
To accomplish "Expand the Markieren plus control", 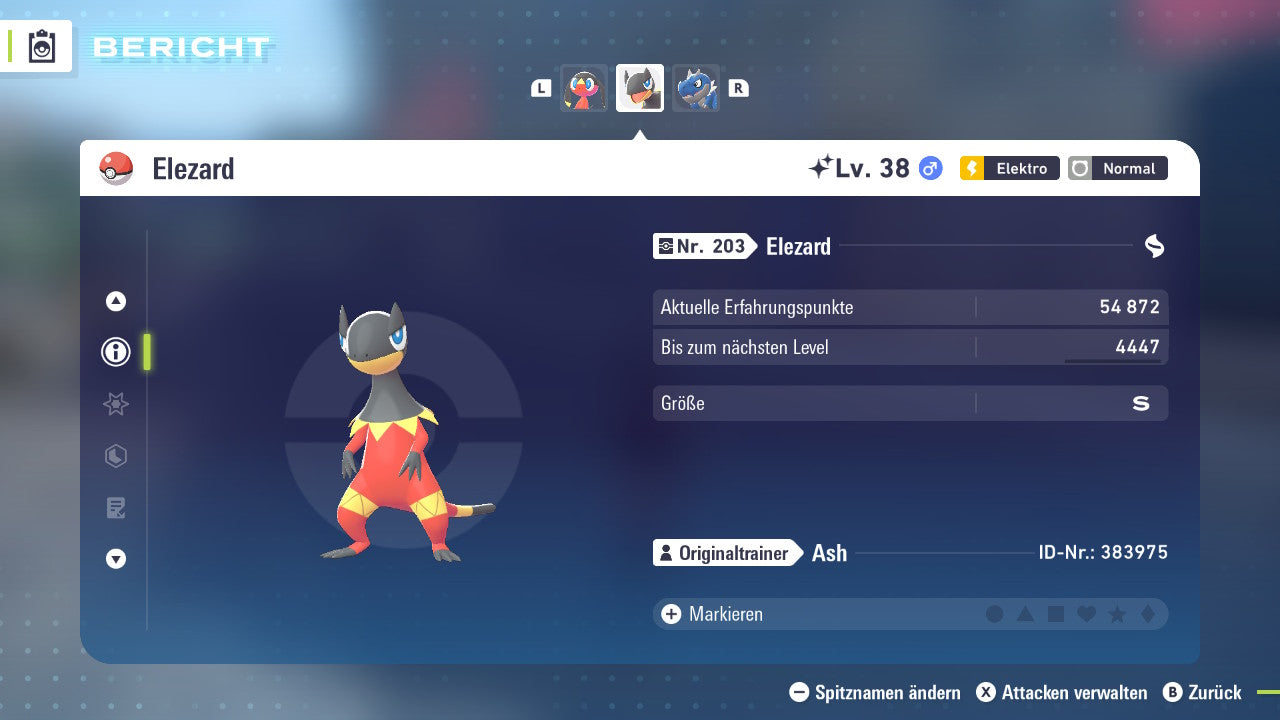I will (x=669, y=614).
